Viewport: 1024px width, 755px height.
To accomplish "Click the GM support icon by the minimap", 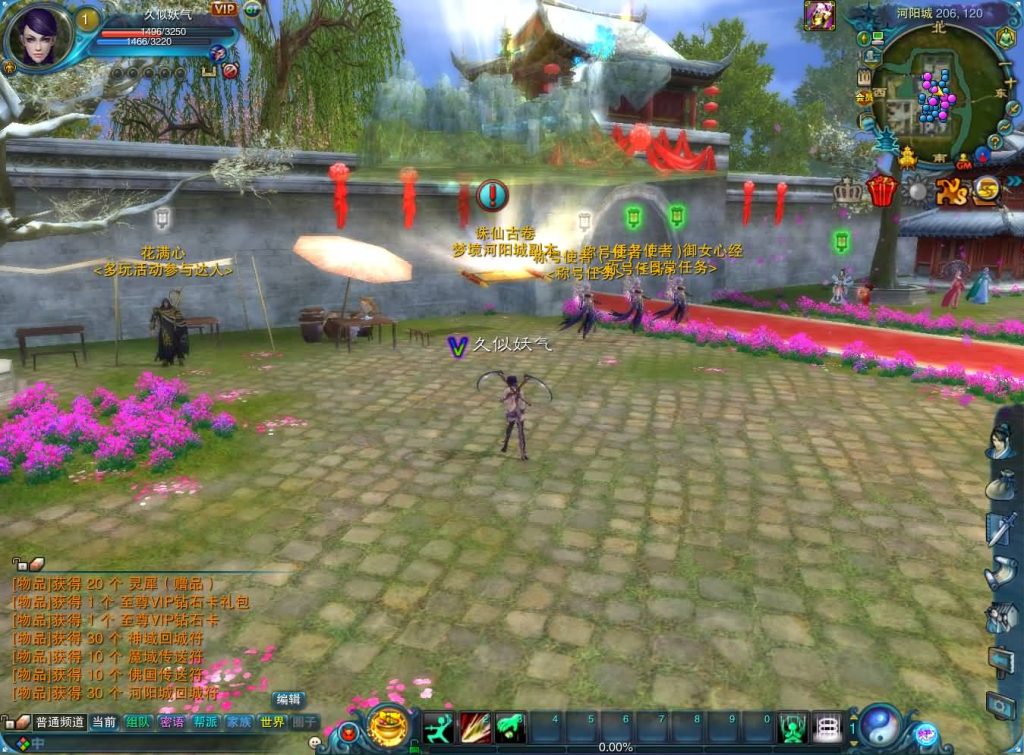I will (964, 163).
